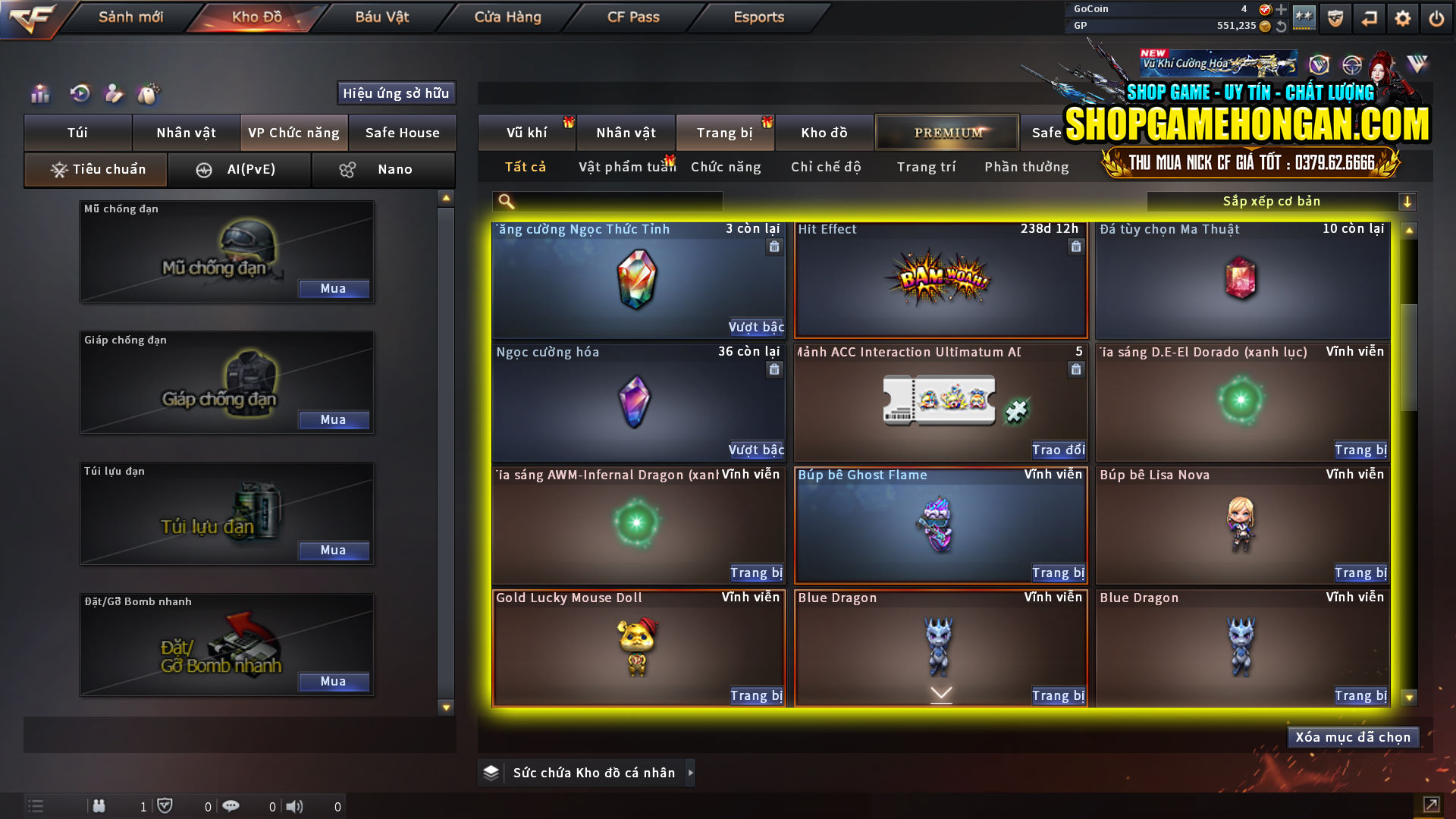This screenshot has width=1456, height=819.
Task: Switch to the PREMIUM tab
Action: tap(946, 132)
